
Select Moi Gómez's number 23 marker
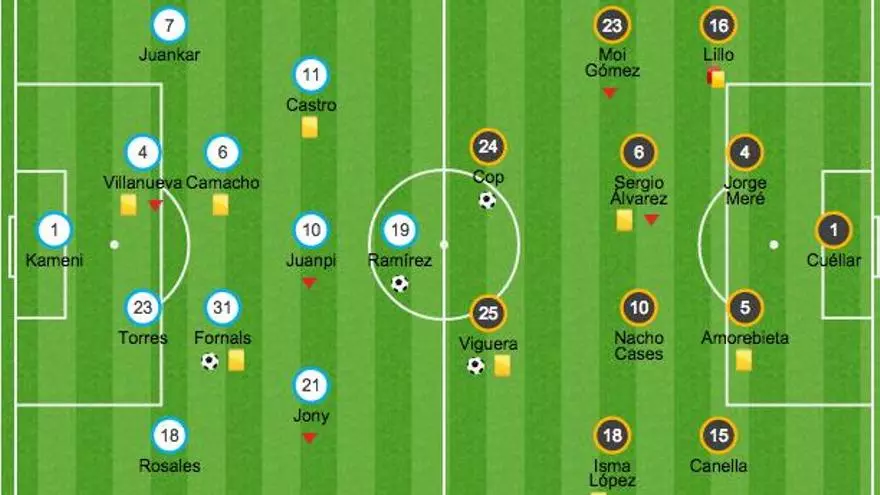pyautogui.click(x=612, y=25)
